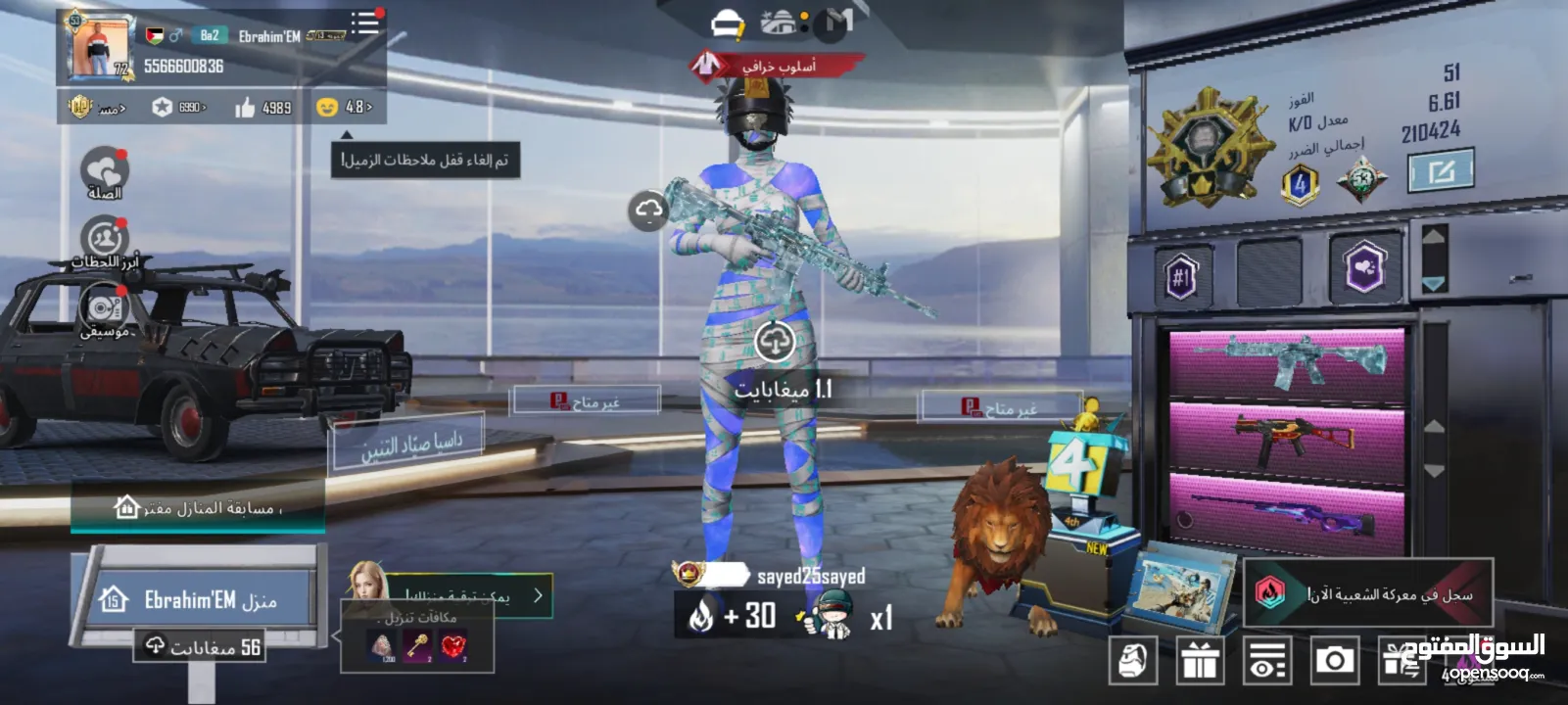Edit the statistics showcase panel
The image size is (1568, 705).
pos(1440,173)
